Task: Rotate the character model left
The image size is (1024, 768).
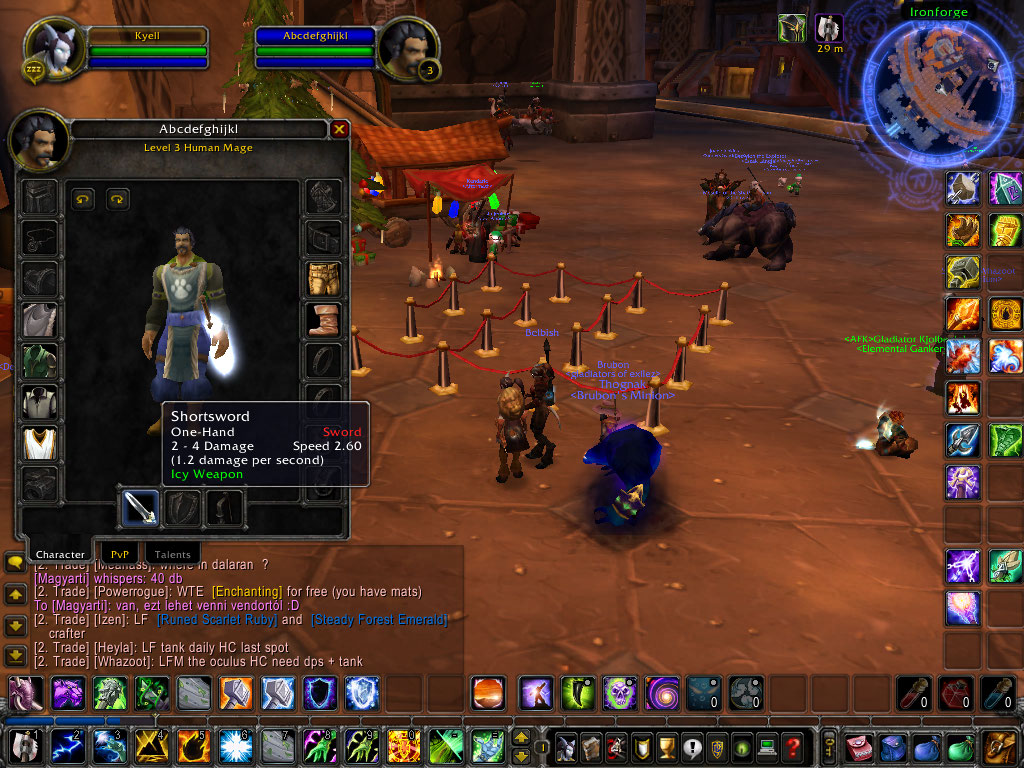Action: [x=83, y=200]
